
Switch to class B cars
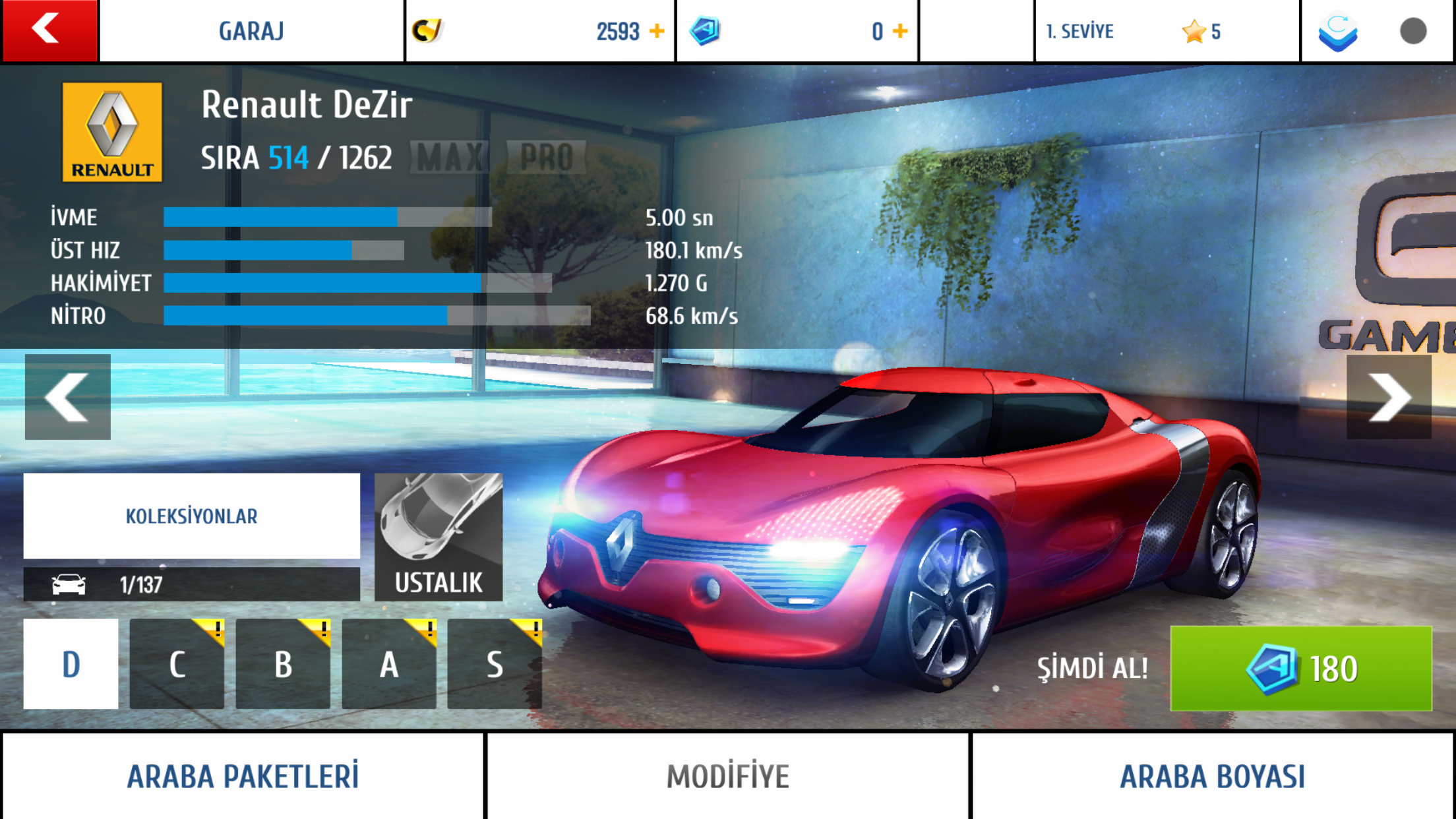point(283,663)
